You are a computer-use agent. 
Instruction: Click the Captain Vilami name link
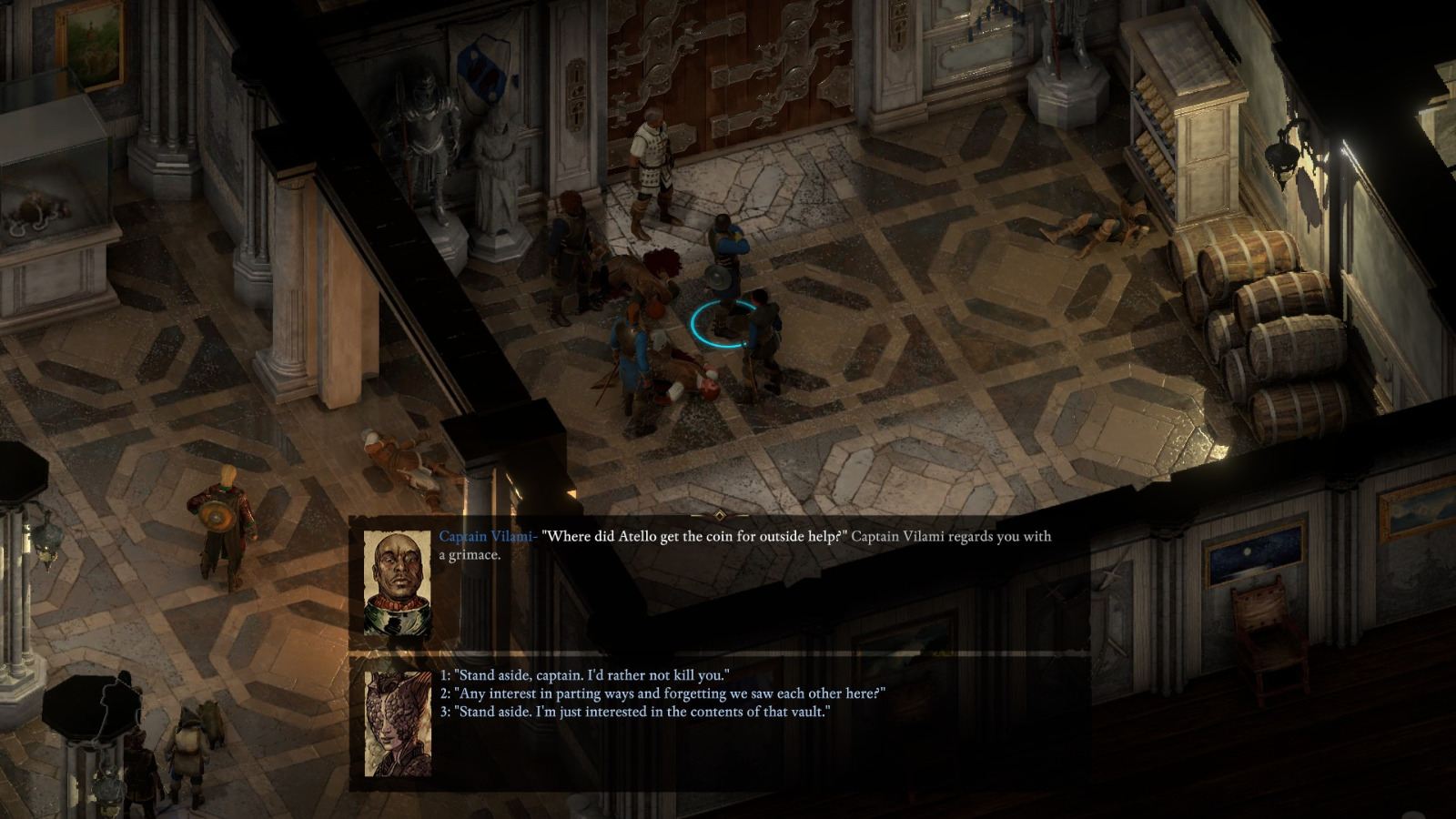coord(487,537)
